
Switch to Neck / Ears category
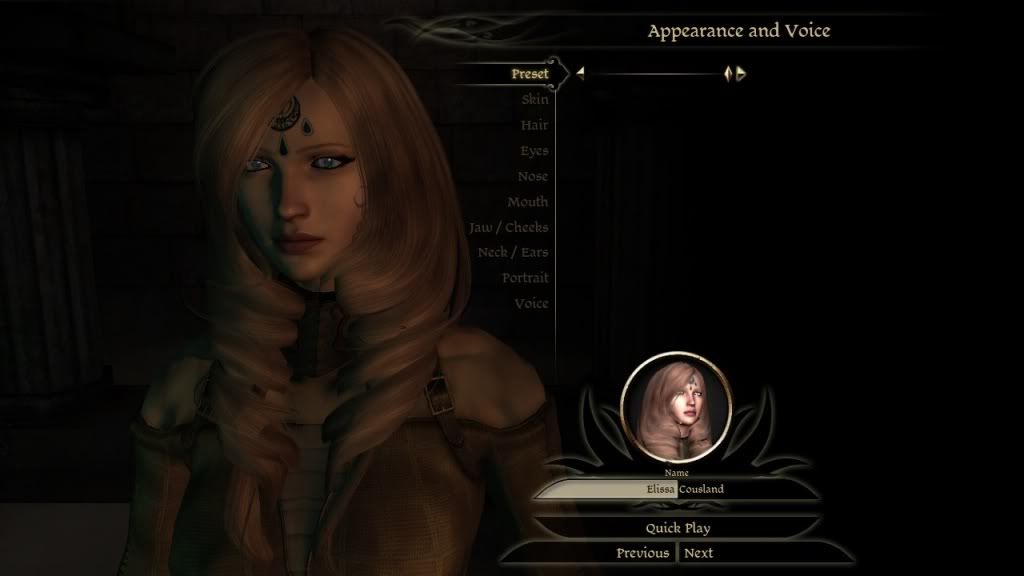[x=513, y=252]
